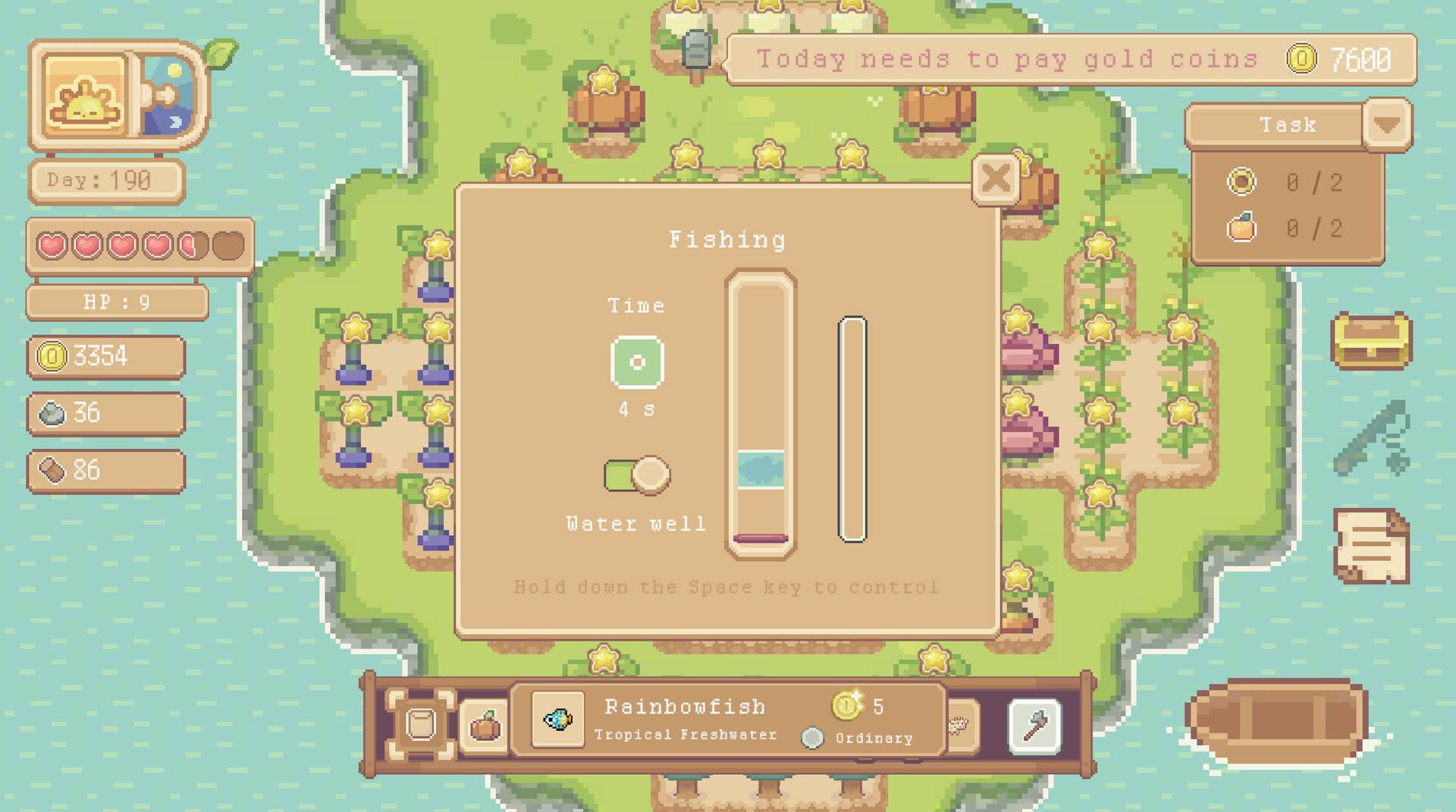Open the Fishing panel title

727,238
